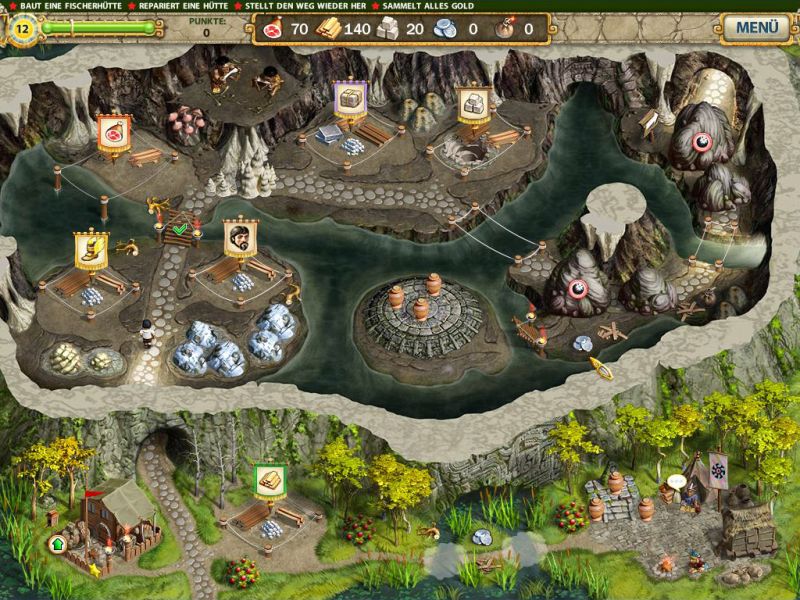Open the MENÜ button
Screen dimensions: 800x600
pos(756,27)
